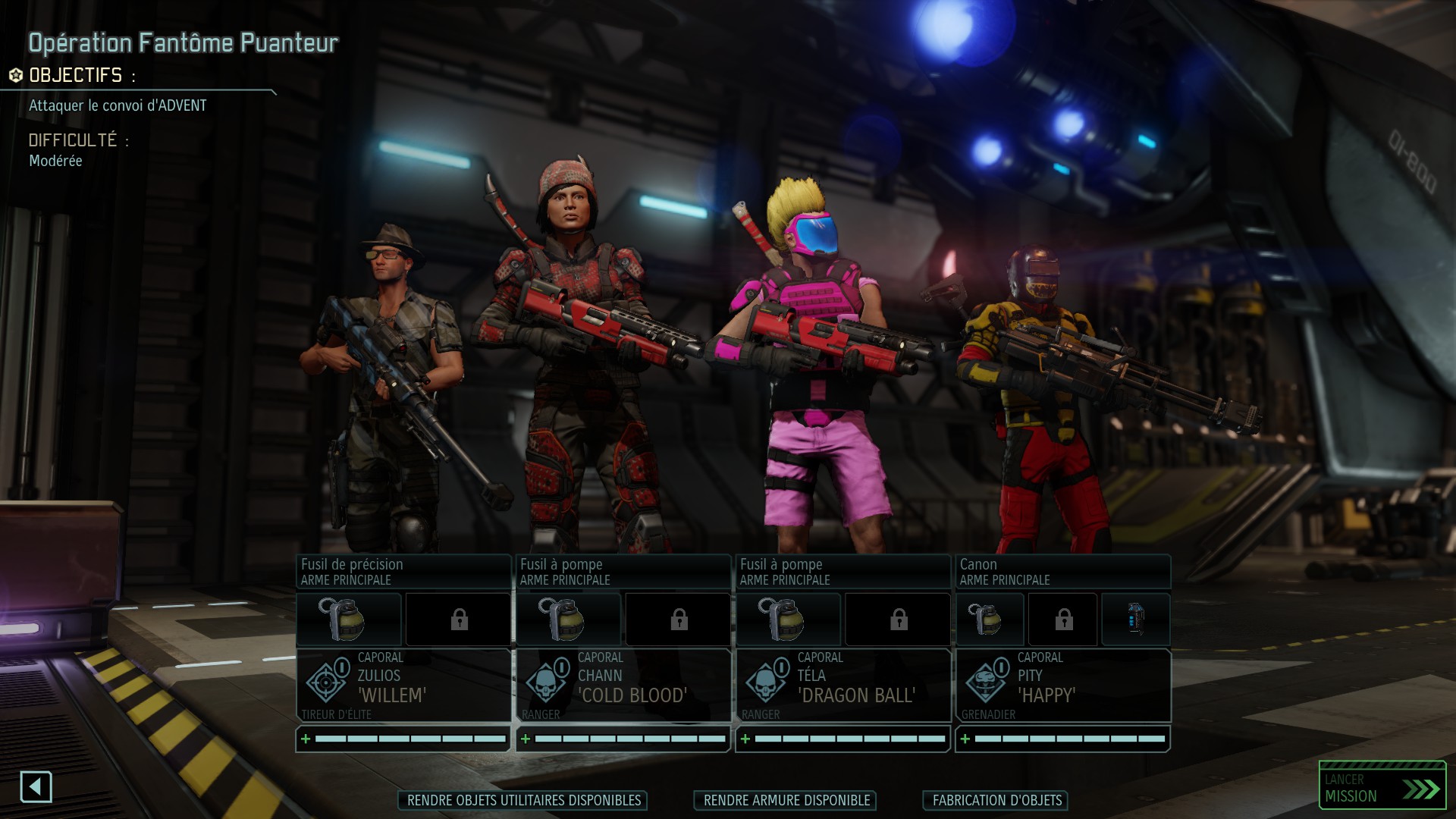The height and width of the screenshot is (819, 1456).
Task: Change Chann's Fusil à pompe weapon
Action: [x=623, y=572]
